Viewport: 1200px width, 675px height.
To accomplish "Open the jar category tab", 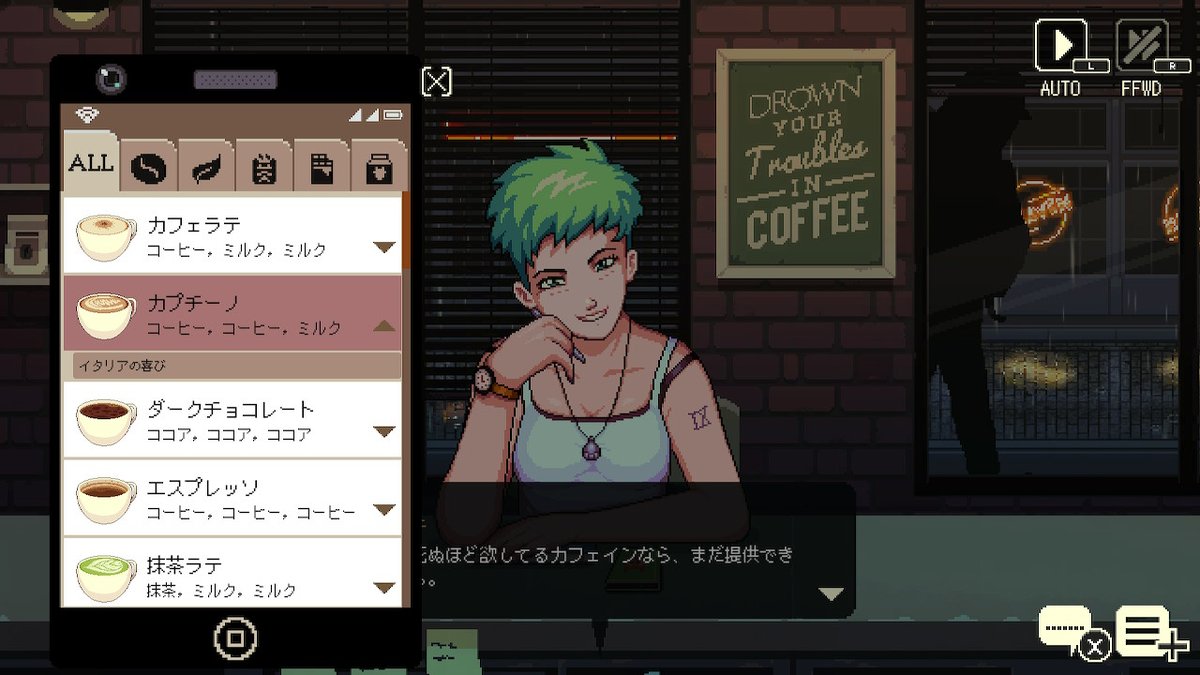I will tap(379, 167).
